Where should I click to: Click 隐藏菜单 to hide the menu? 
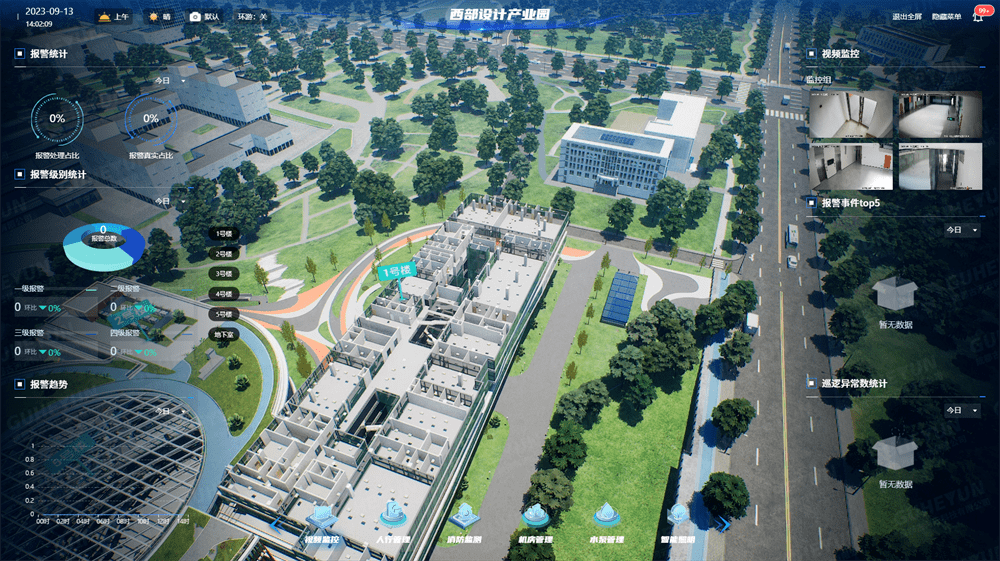coord(946,17)
